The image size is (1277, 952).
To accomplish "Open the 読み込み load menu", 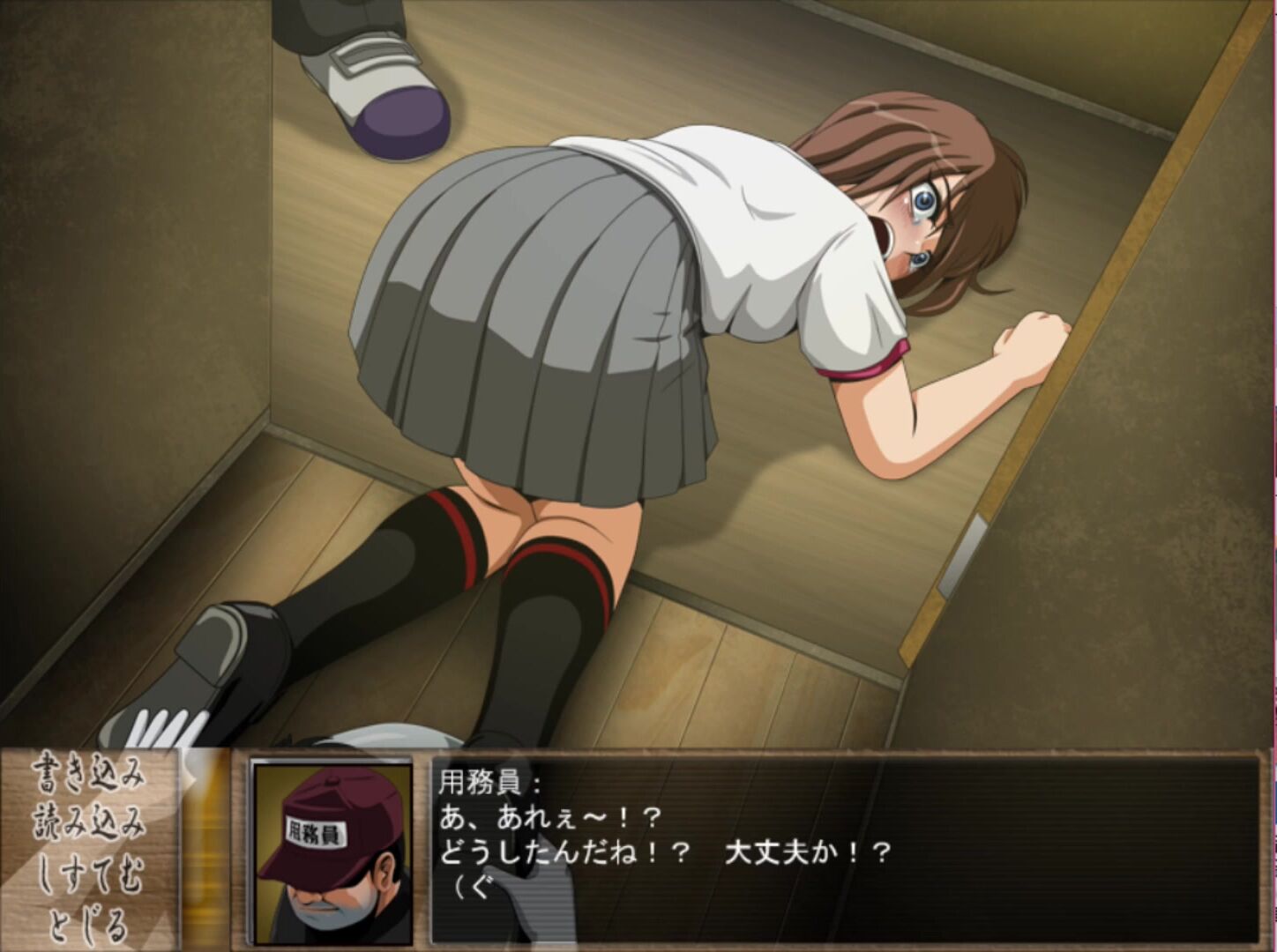I will 88,824.
